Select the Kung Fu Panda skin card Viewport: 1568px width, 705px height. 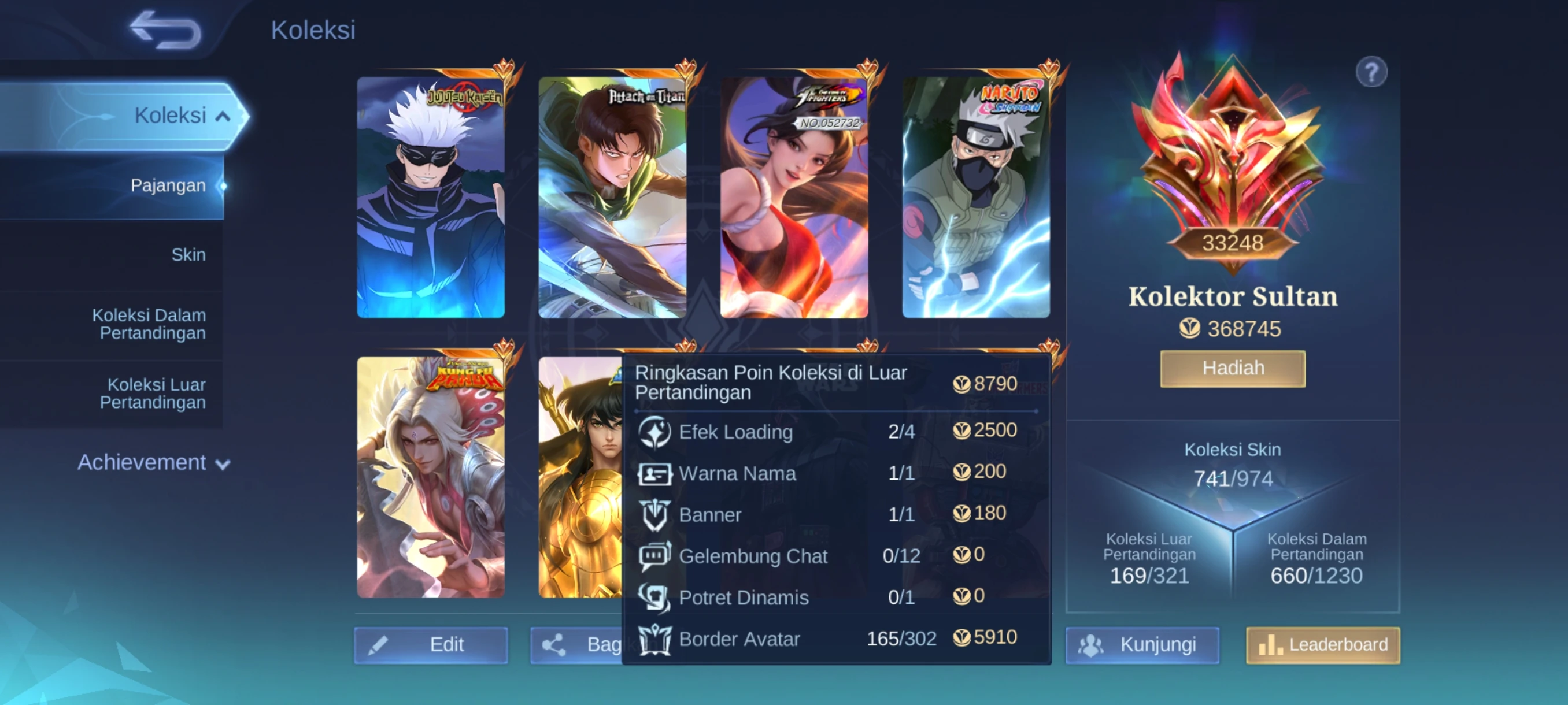[430, 477]
